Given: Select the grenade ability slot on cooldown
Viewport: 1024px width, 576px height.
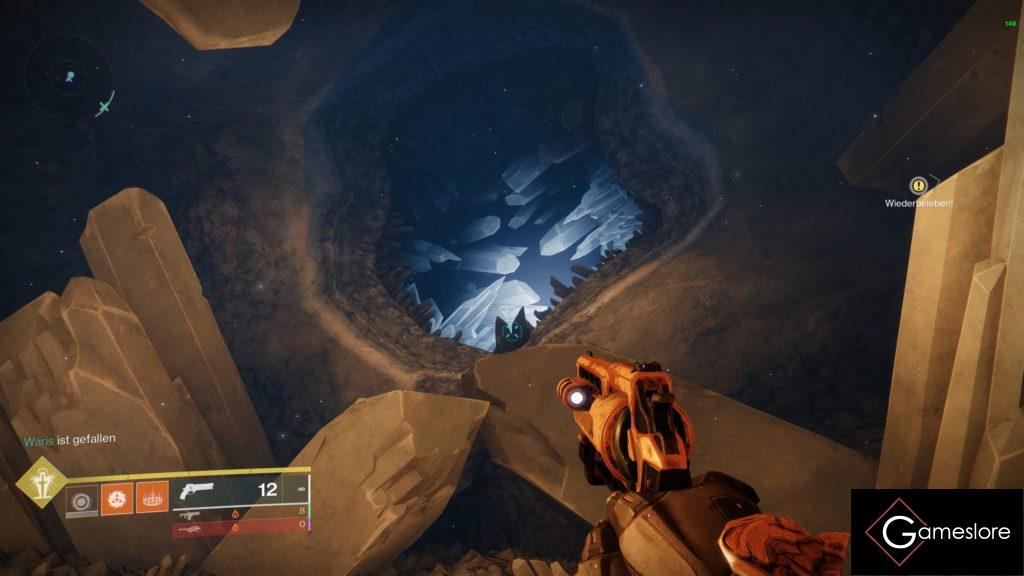Looking at the screenshot, I should pyautogui.click(x=81, y=499).
